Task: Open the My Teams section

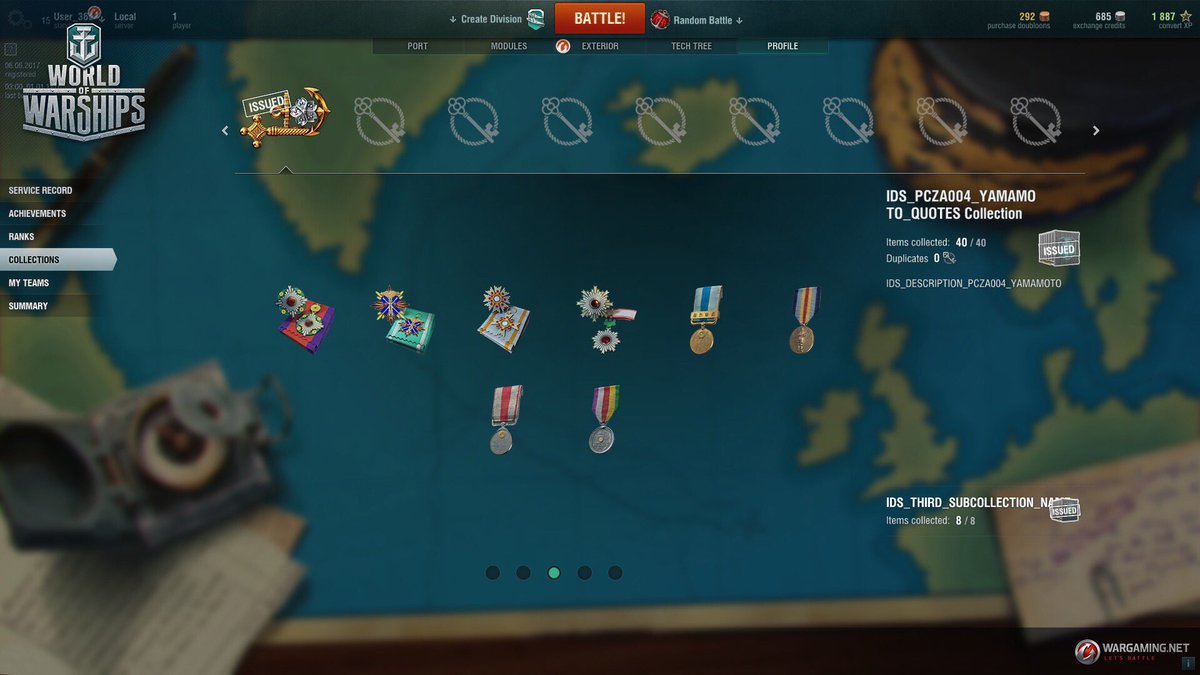Action: pyautogui.click(x=29, y=282)
